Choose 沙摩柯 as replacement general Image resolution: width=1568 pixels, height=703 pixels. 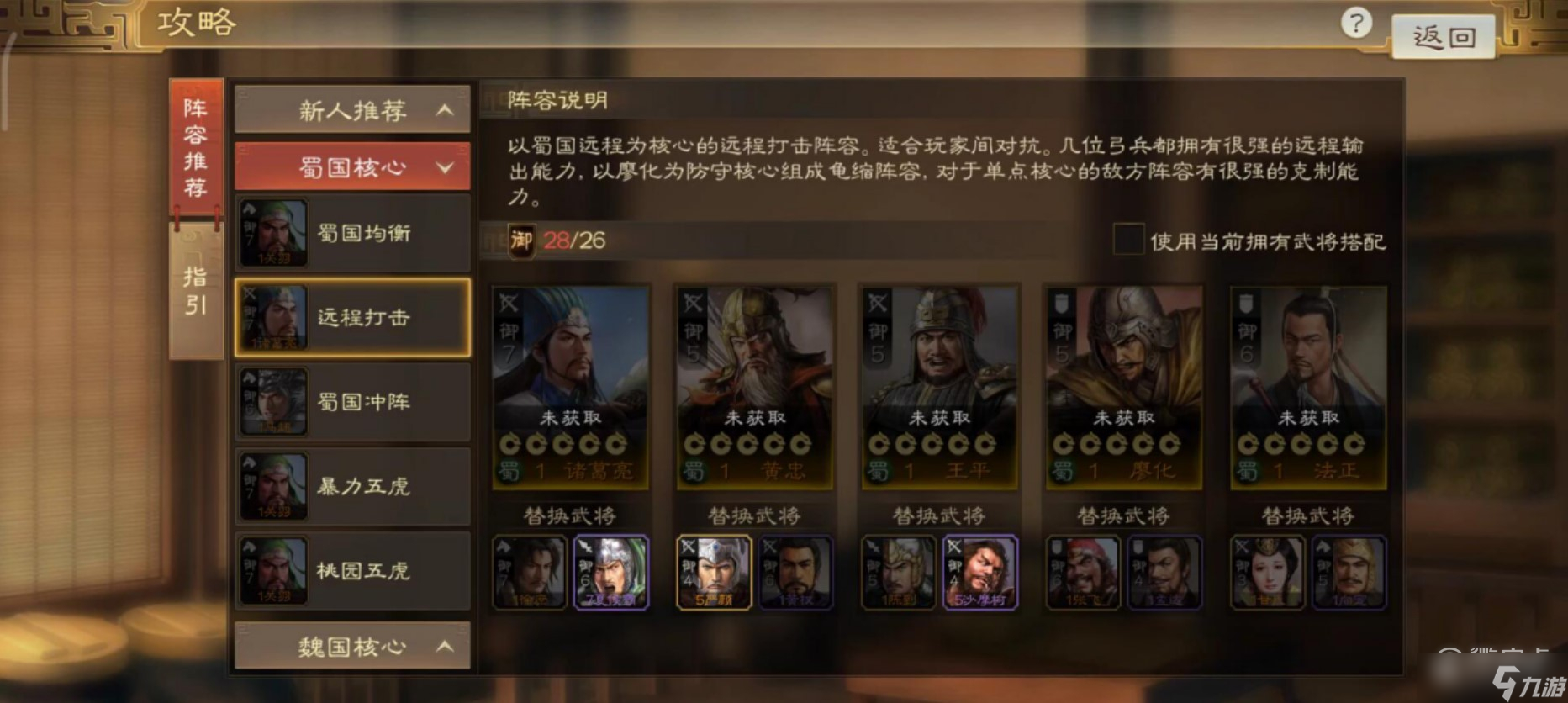pyautogui.click(x=982, y=572)
